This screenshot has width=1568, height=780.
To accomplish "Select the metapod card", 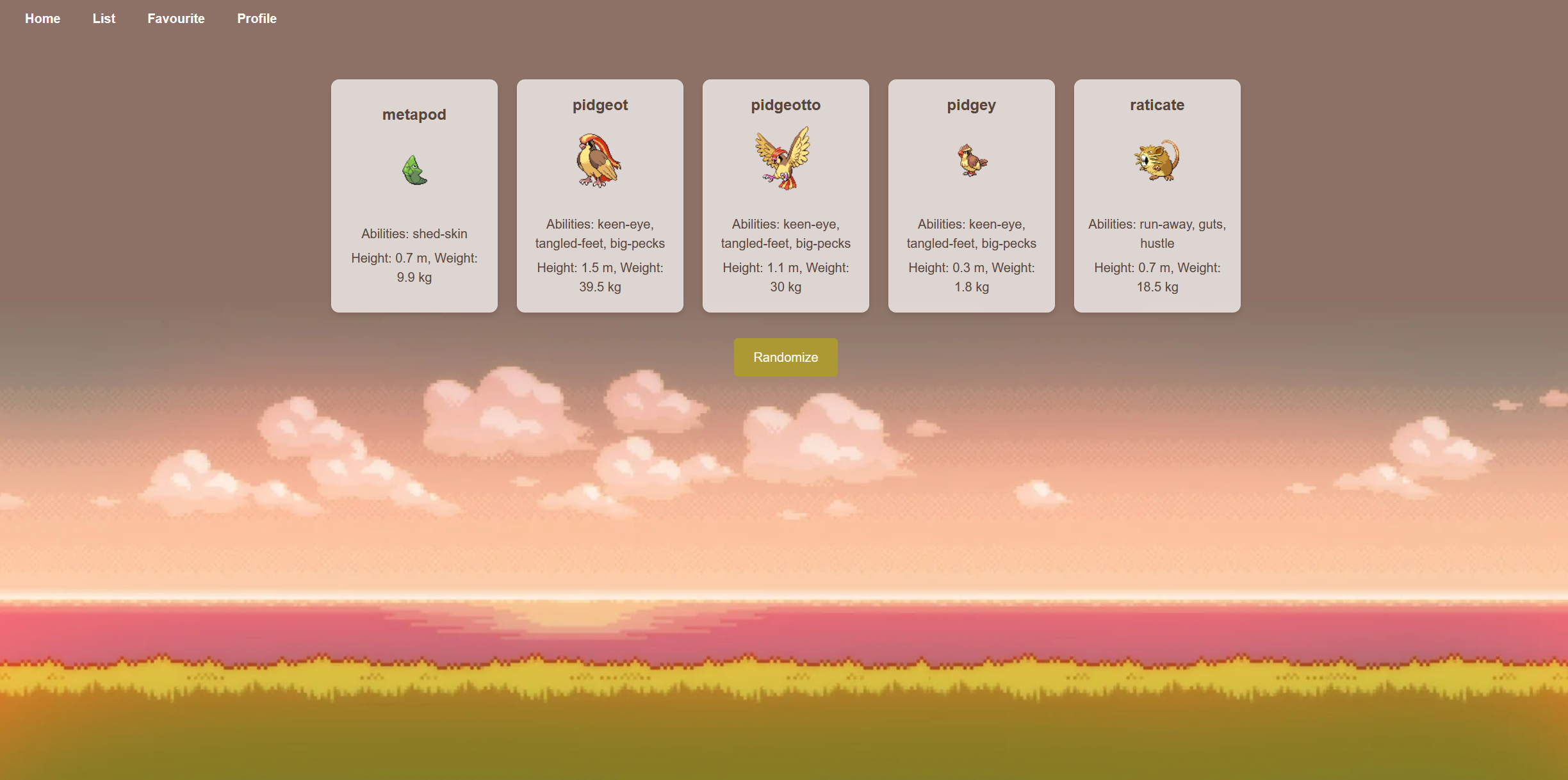I will pyautogui.click(x=414, y=196).
